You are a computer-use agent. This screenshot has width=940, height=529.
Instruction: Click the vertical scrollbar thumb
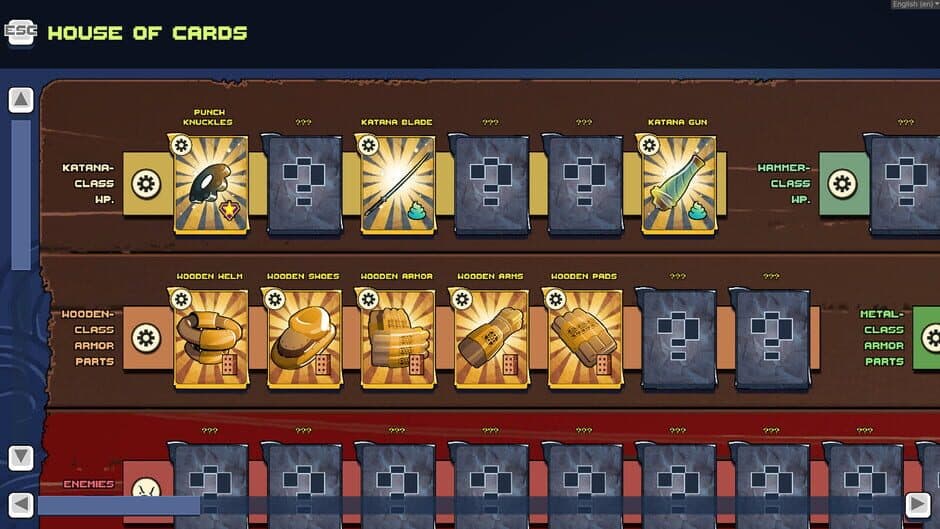[21, 195]
